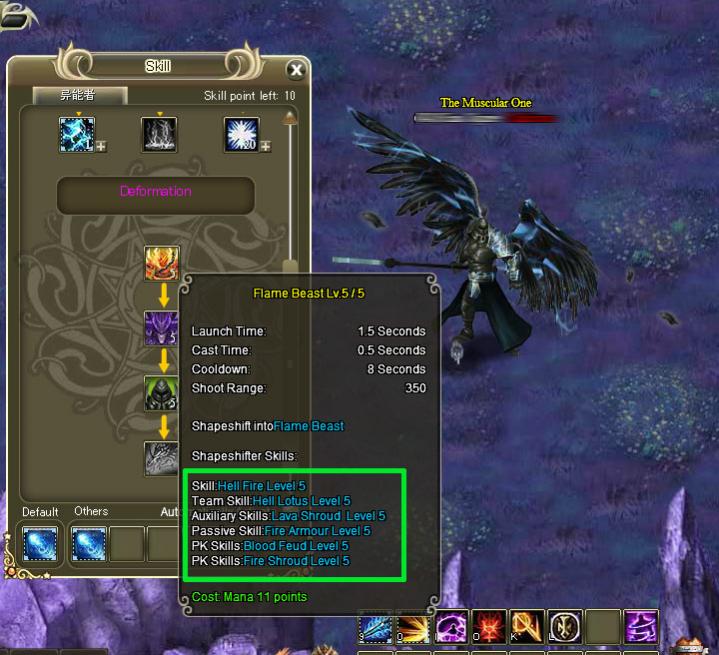Switch to the 异能者 skill tab
Image resolution: width=719 pixels, height=655 pixels.
pos(80,96)
